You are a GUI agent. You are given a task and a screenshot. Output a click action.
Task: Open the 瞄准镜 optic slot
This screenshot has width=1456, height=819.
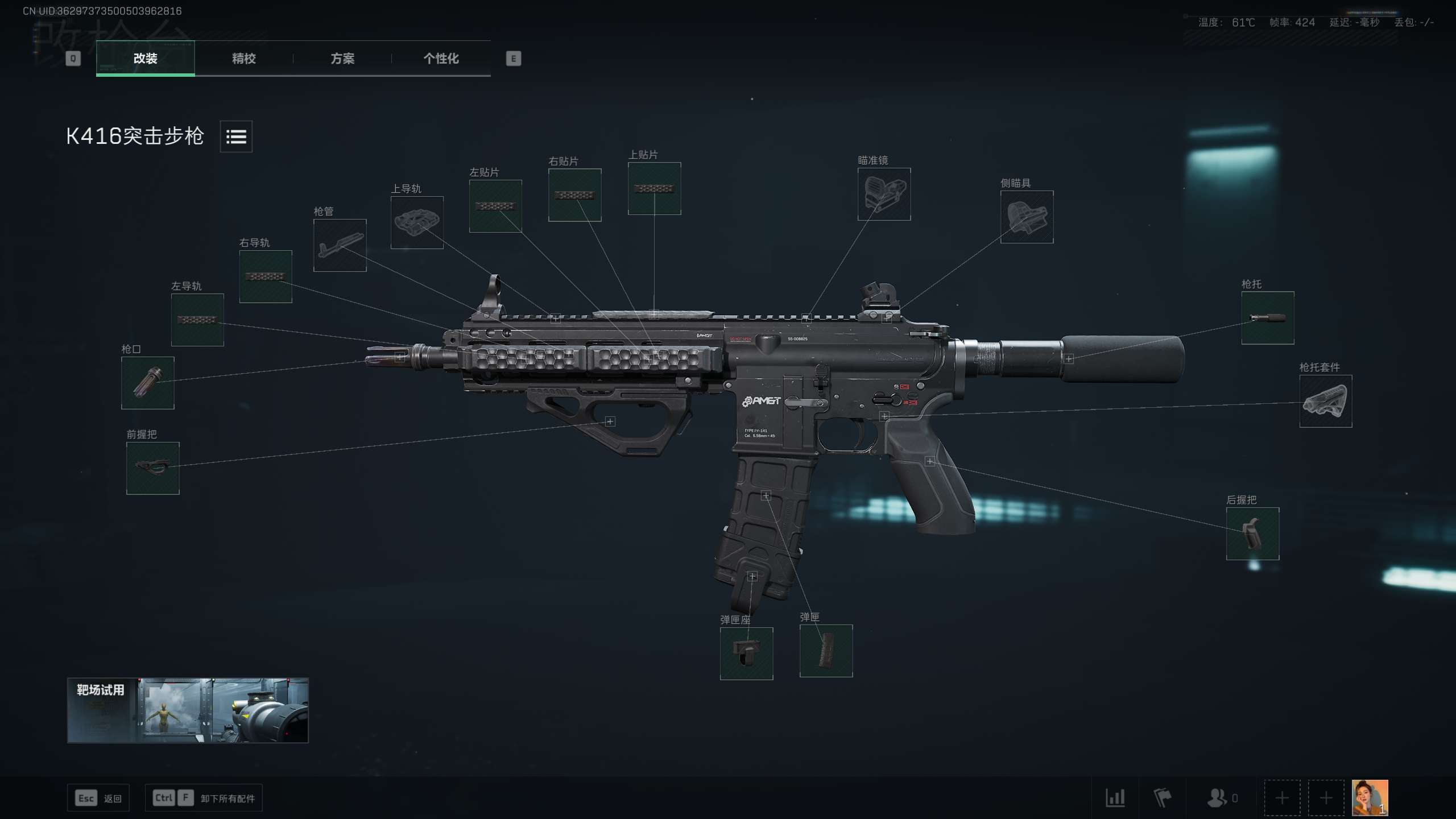point(884,194)
